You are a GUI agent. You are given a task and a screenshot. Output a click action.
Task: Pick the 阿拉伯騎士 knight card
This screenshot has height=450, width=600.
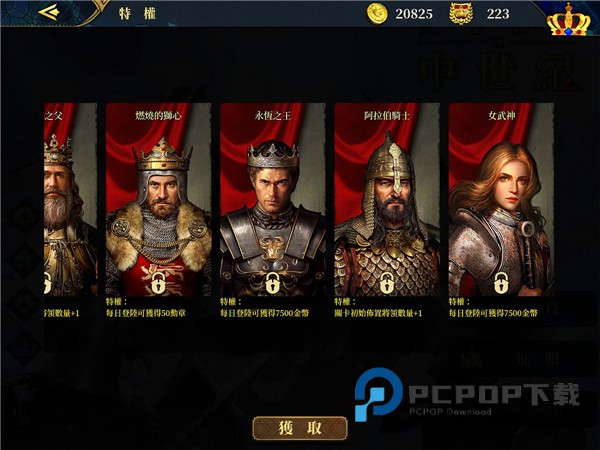click(x=387, y=200)
